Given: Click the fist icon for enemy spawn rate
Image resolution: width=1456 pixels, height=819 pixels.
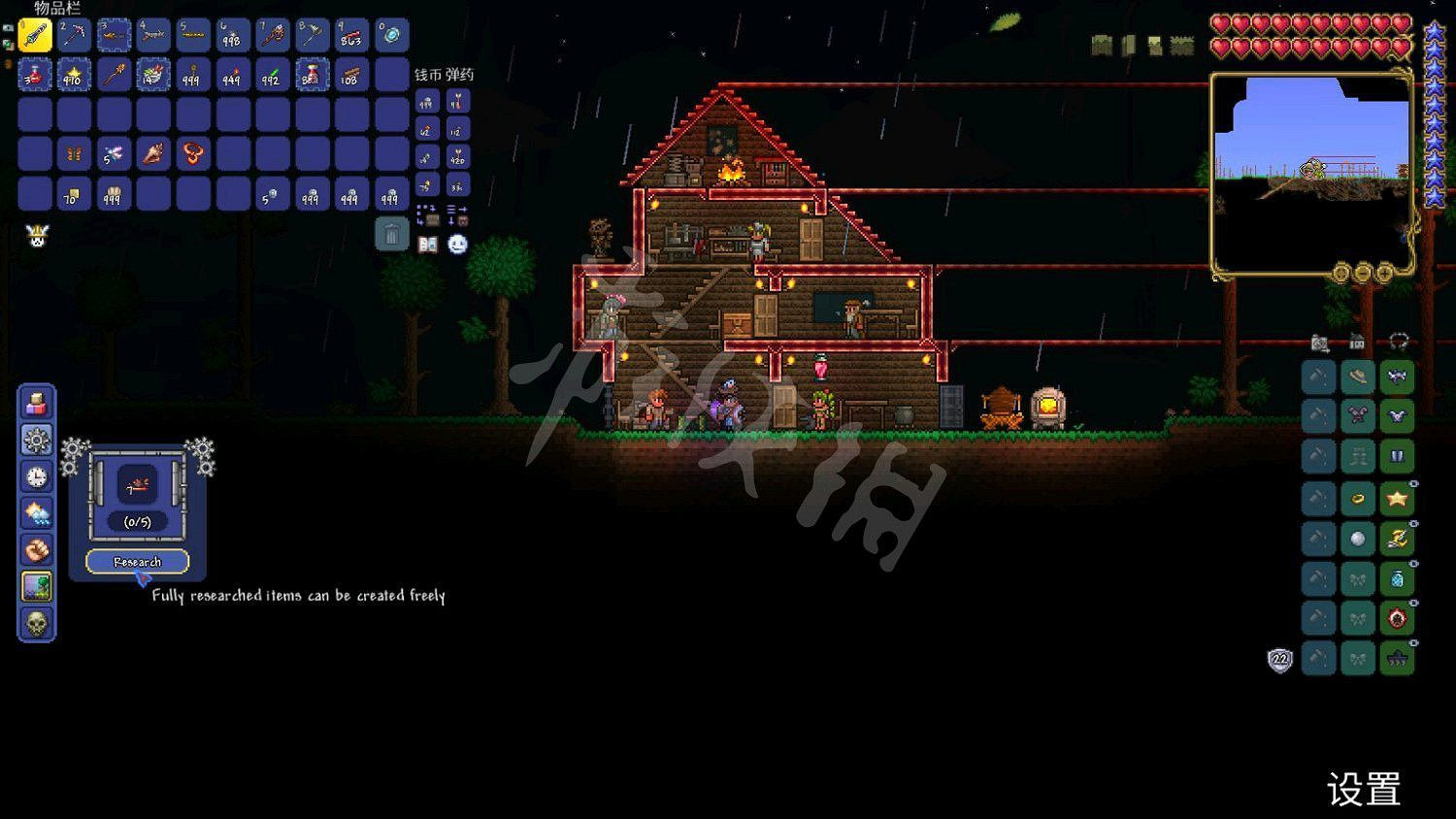Looking at the screenshot, I should tap(36, 549).
